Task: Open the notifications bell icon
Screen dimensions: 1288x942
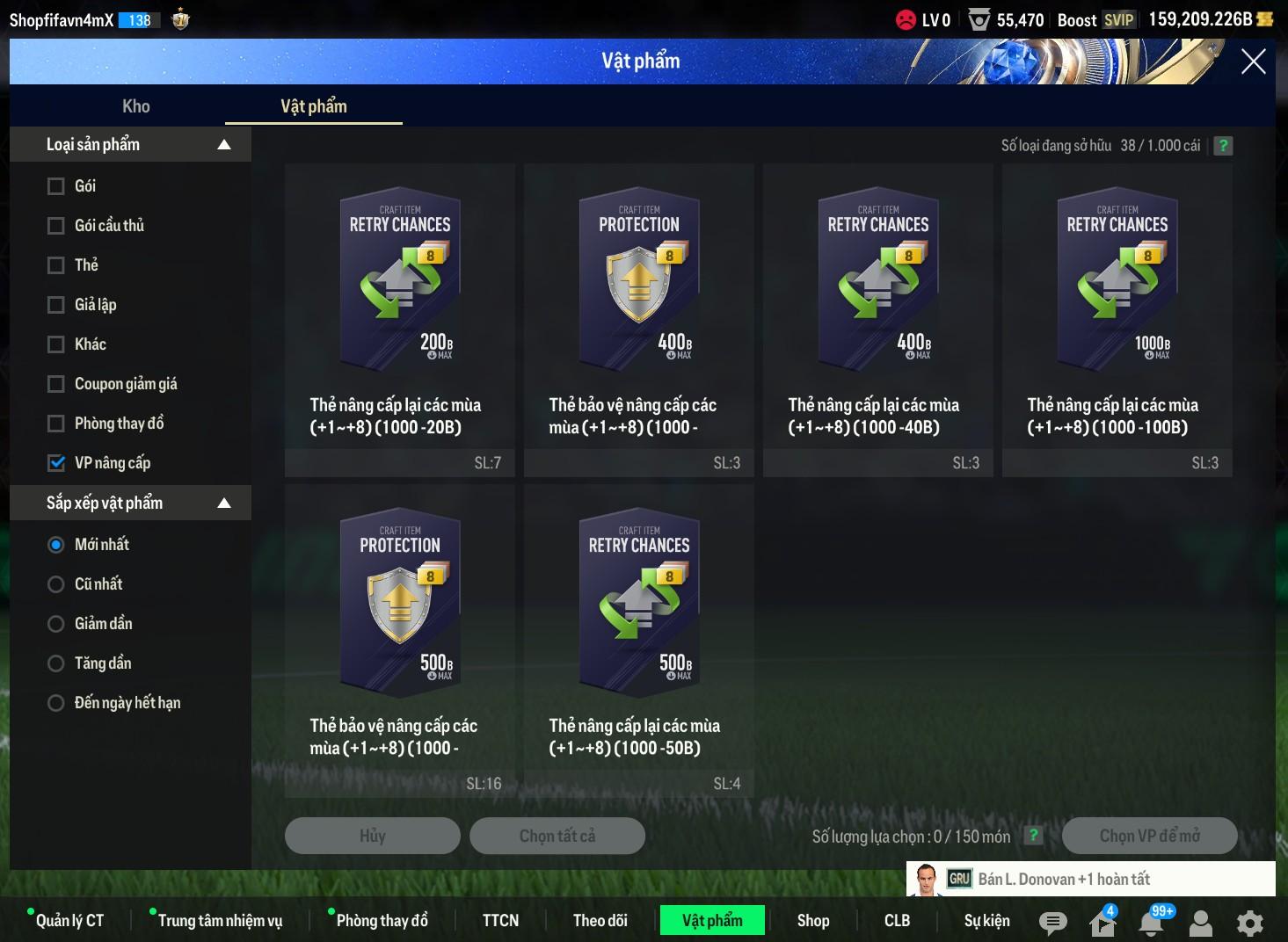Action: (1151, 923)
